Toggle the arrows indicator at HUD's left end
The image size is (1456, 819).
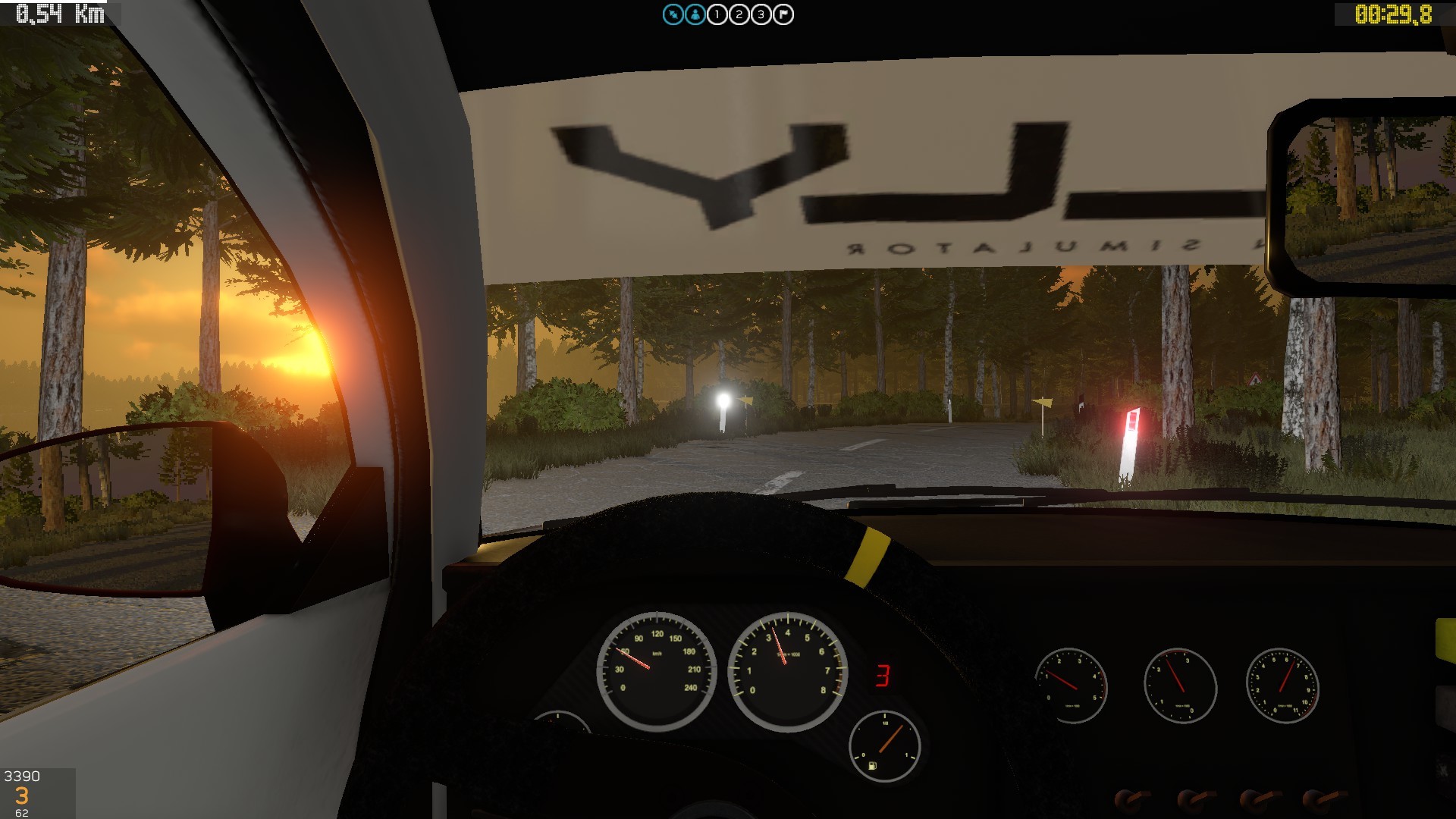(x=672, y=14)
